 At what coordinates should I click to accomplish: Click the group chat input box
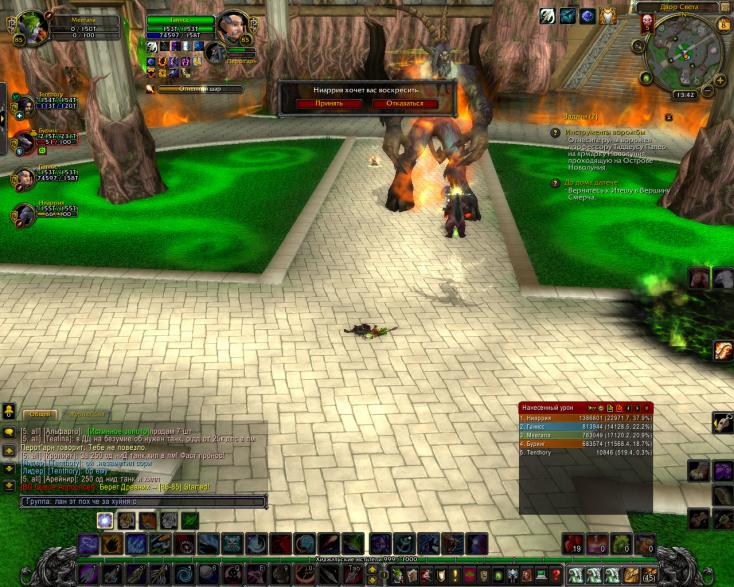[142, 501]
